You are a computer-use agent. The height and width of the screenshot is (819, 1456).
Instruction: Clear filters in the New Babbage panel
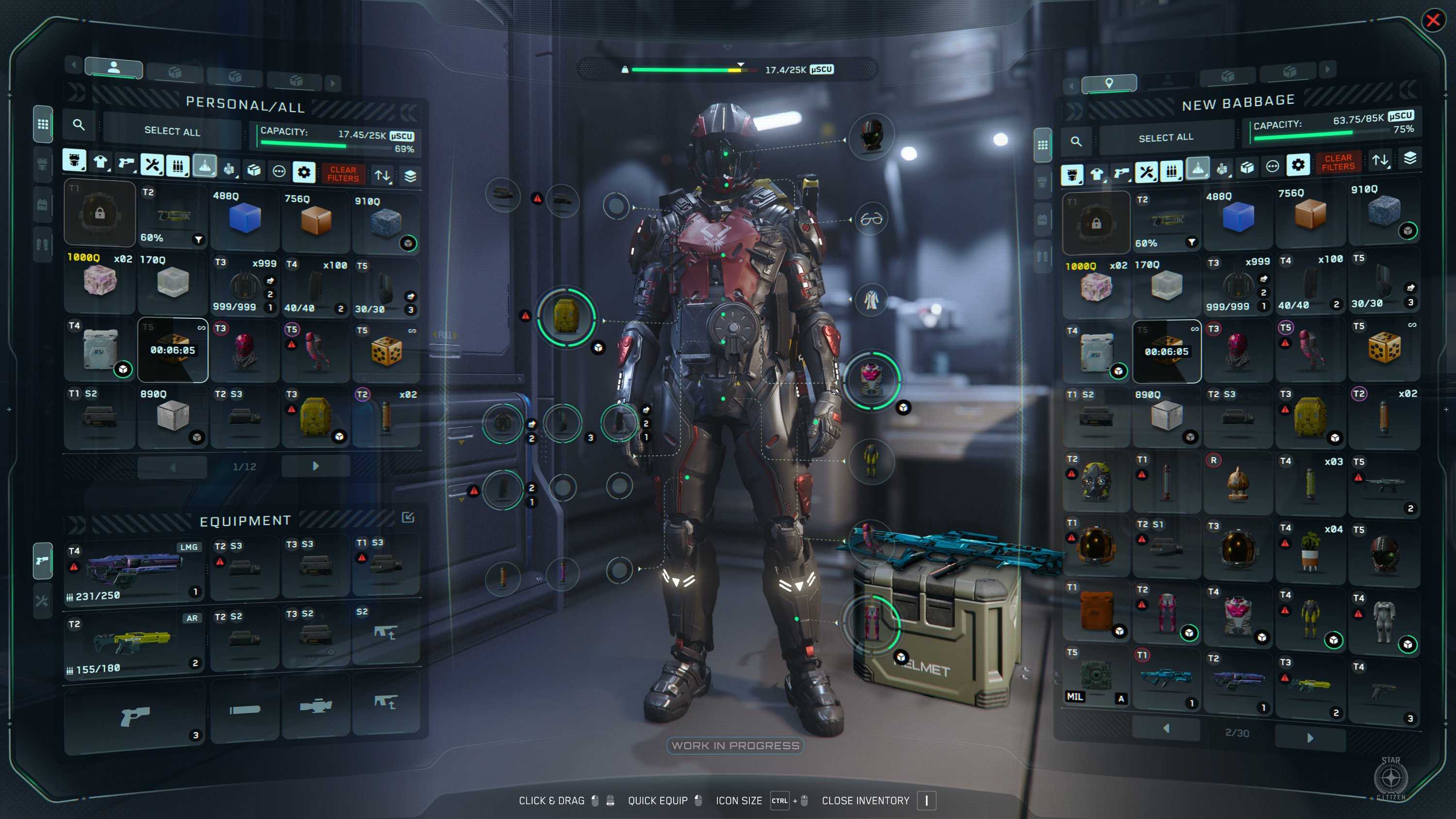1338,163
